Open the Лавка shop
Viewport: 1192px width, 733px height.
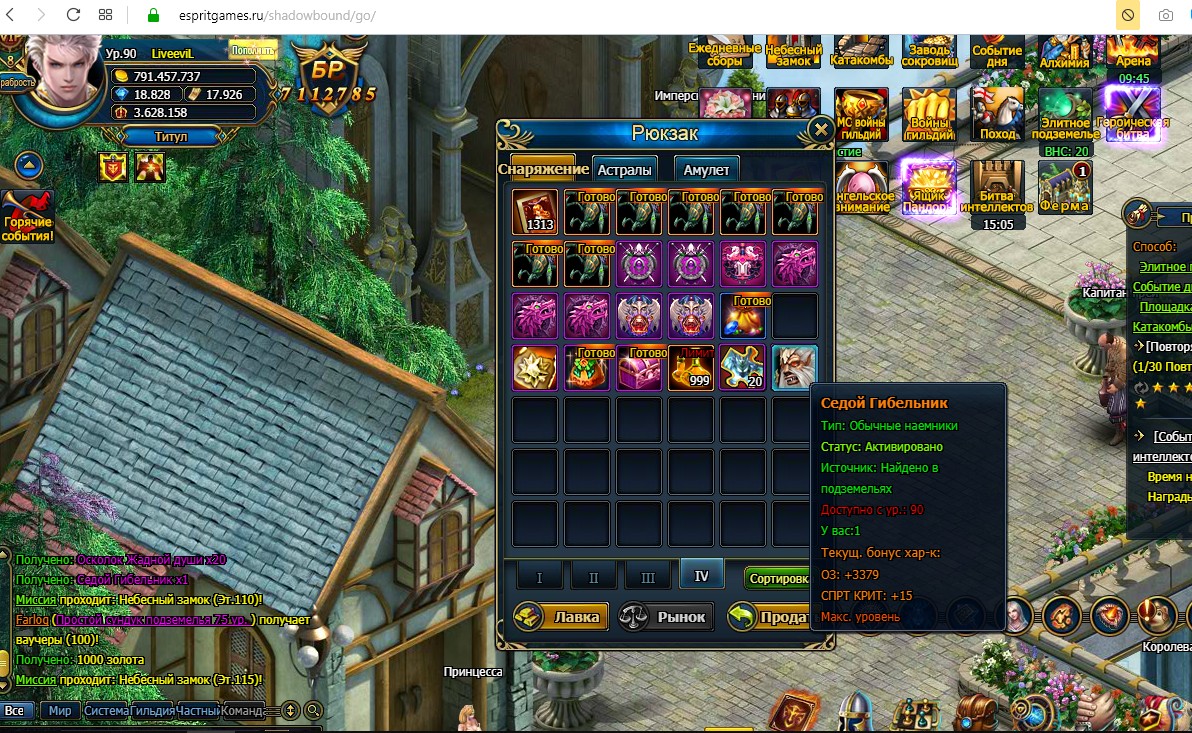[x=561, y=616]
